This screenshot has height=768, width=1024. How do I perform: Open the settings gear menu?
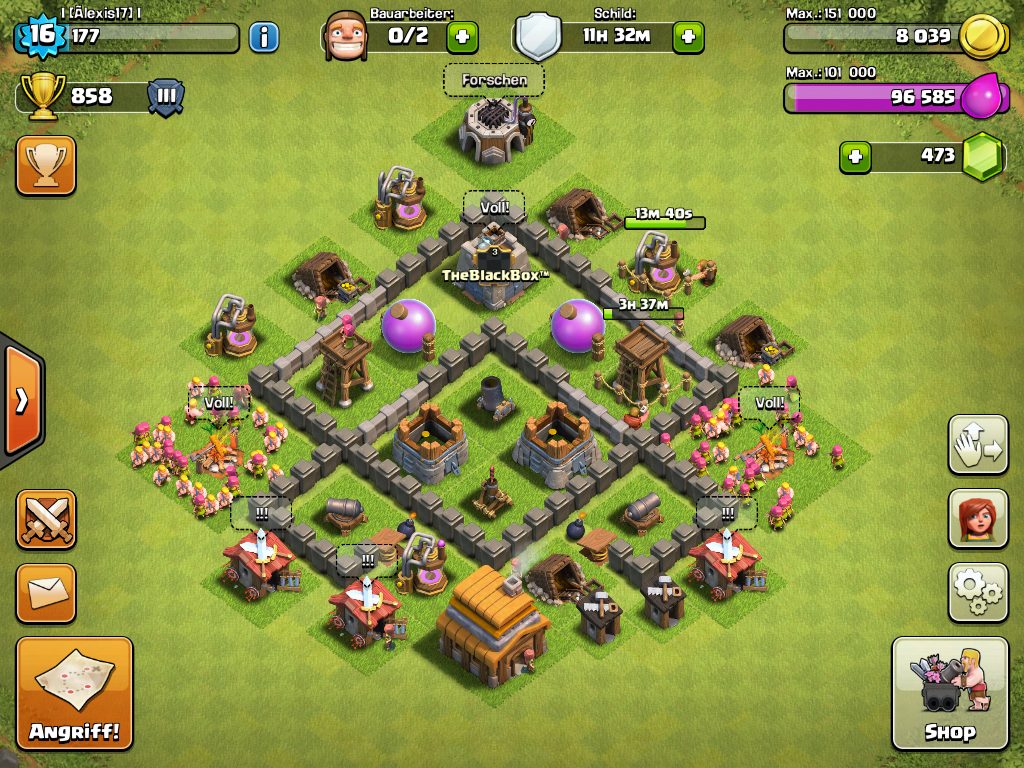point(977,591)
